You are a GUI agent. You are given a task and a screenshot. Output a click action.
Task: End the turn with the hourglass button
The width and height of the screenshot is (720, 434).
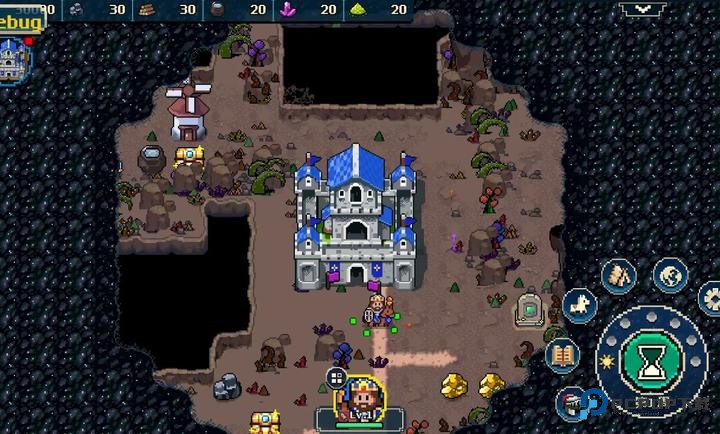(x=650, y=358)
